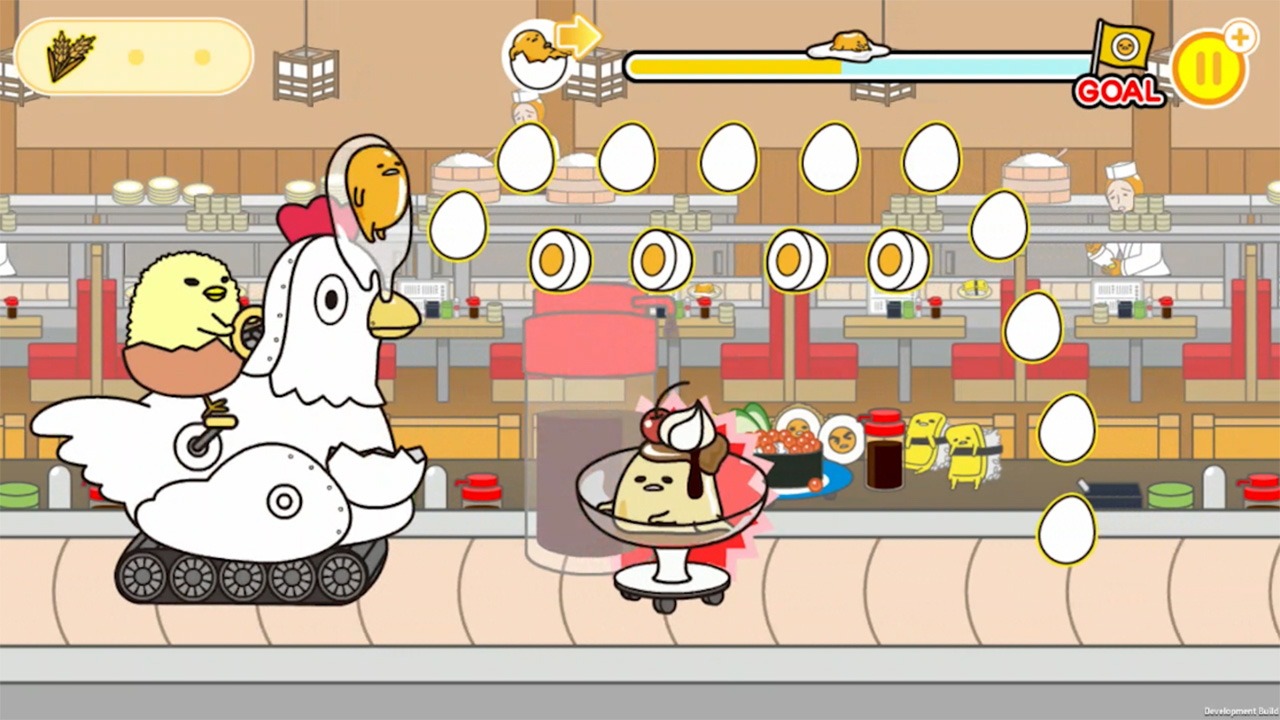Click the Gudetama eggshell icon starting the progress bar
The image size is (1280, 720).
pos(537,55)
